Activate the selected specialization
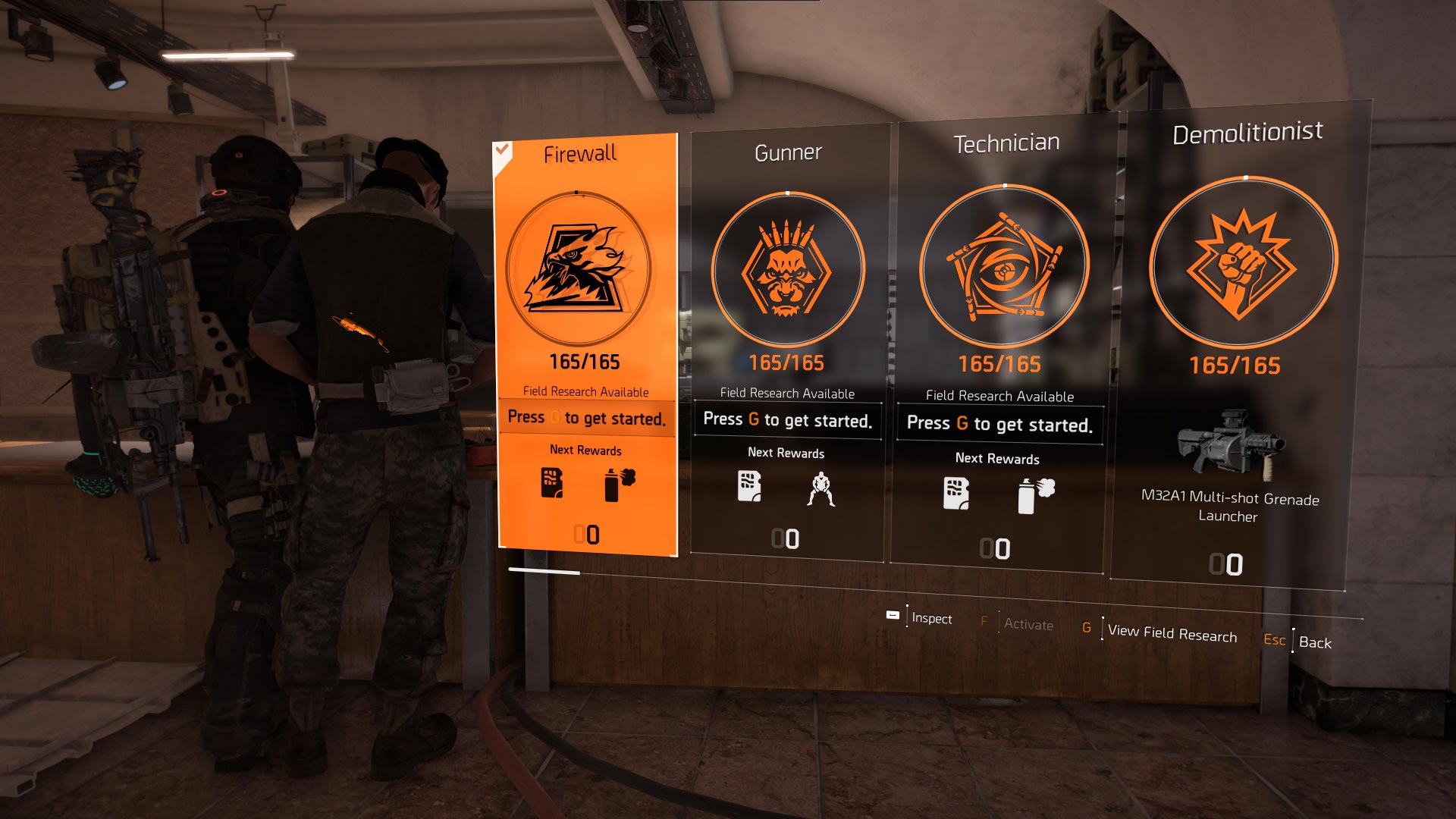The image size is (1456, 819). [x=1028, y=624]
